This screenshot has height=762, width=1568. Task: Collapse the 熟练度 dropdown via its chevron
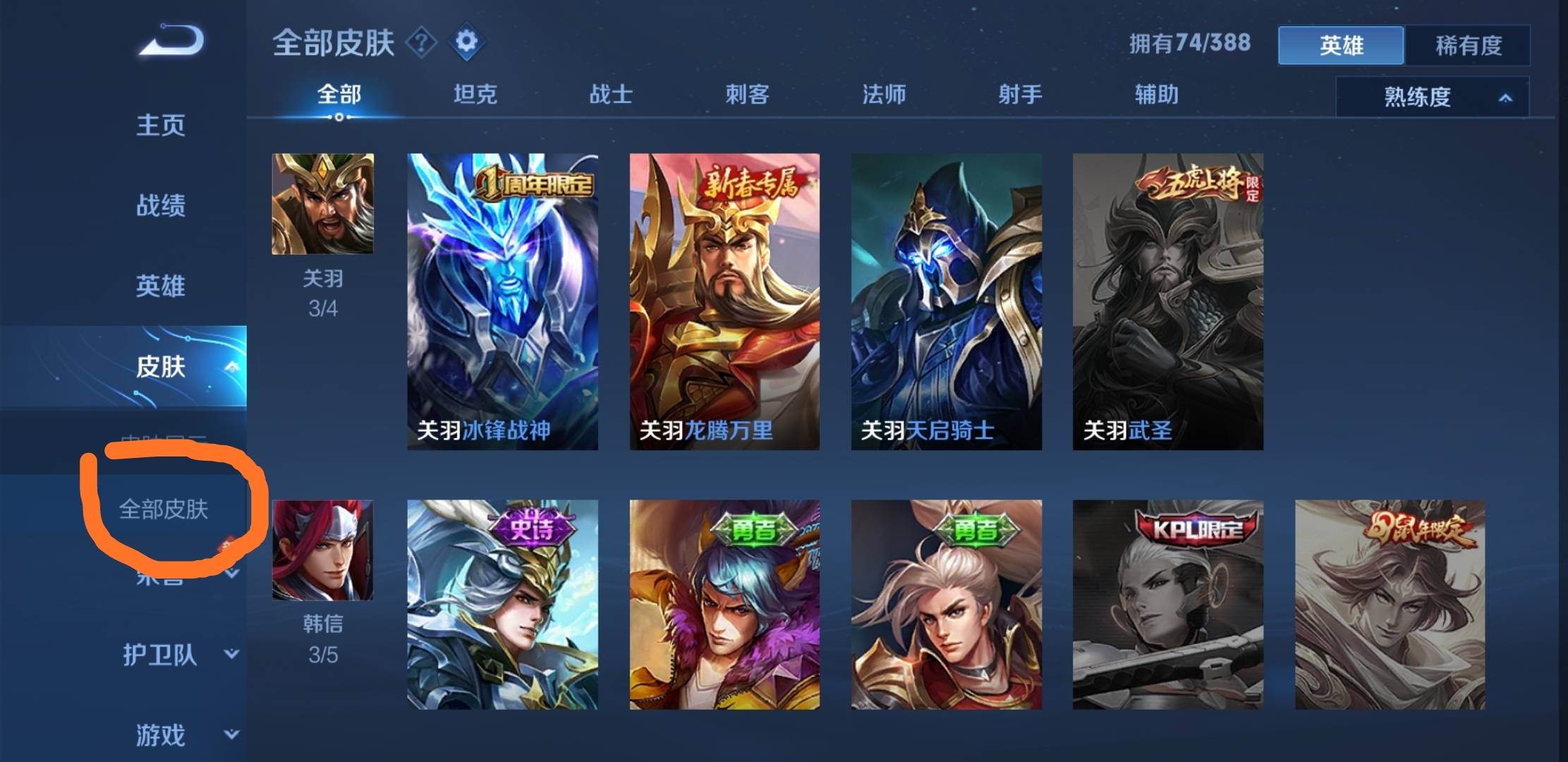coord(1506,98)
